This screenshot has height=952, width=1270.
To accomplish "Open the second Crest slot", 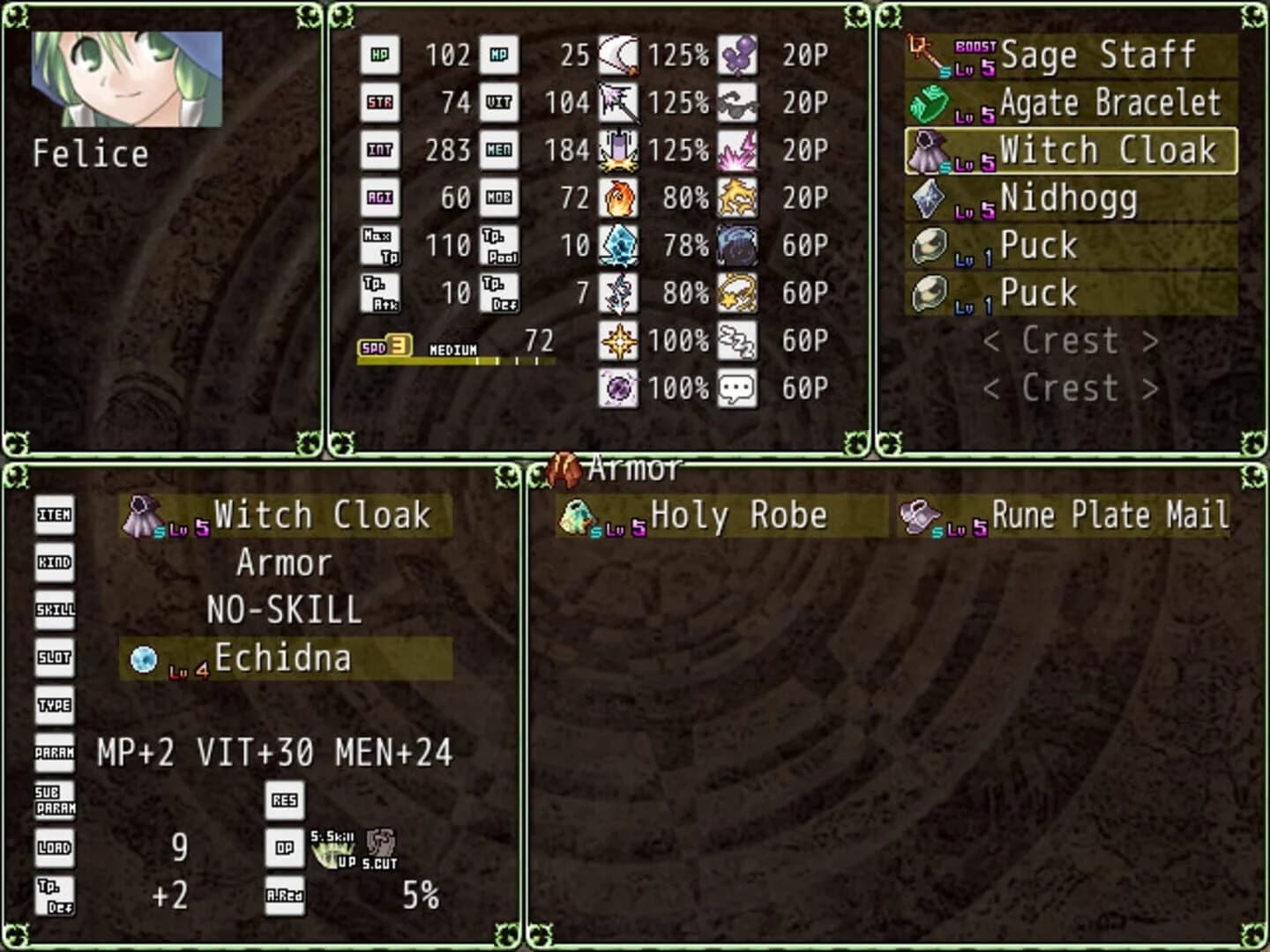I will click(1070, 388).
